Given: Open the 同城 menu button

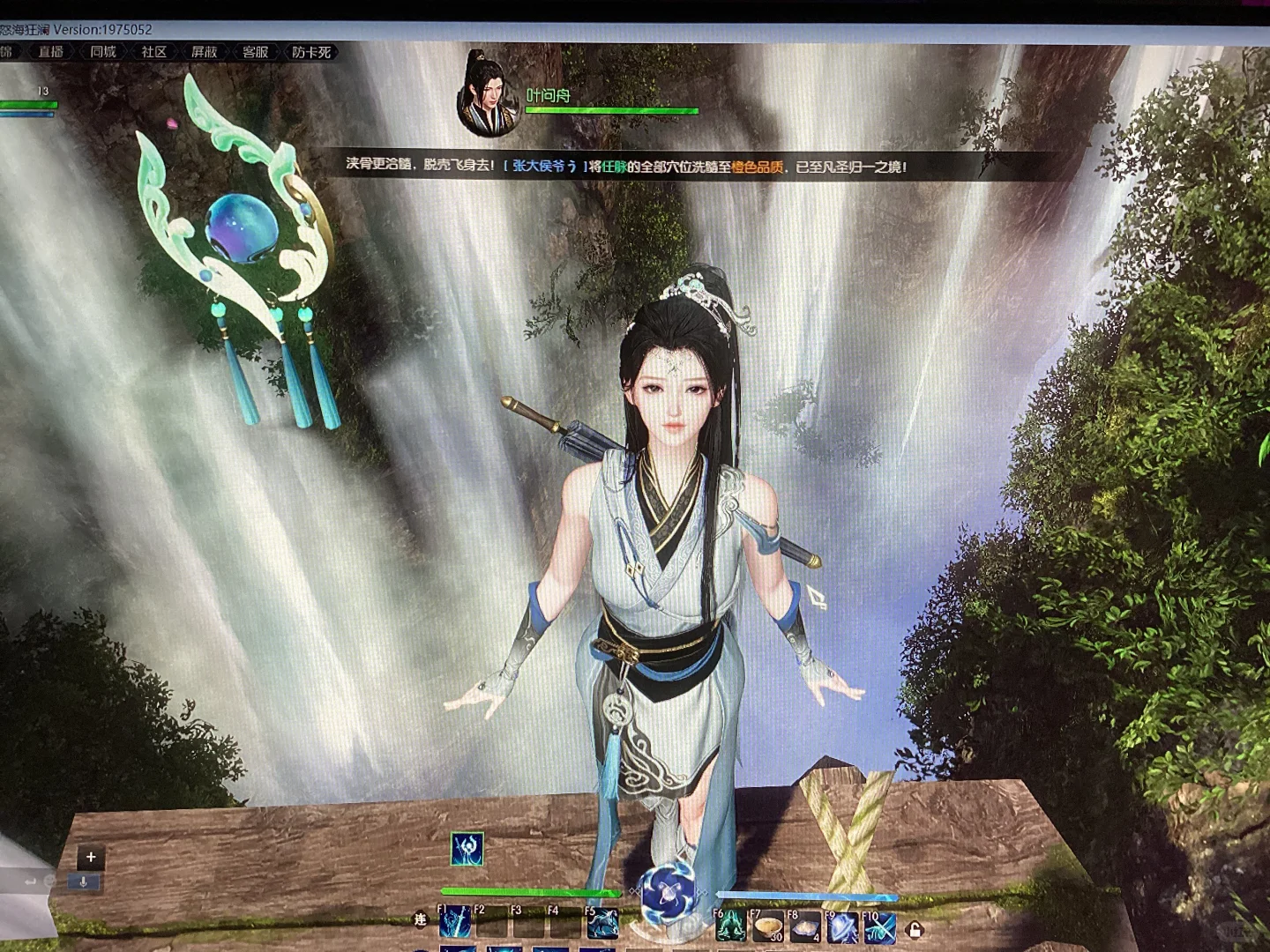Looking at the screenshot, I should 103,52.
